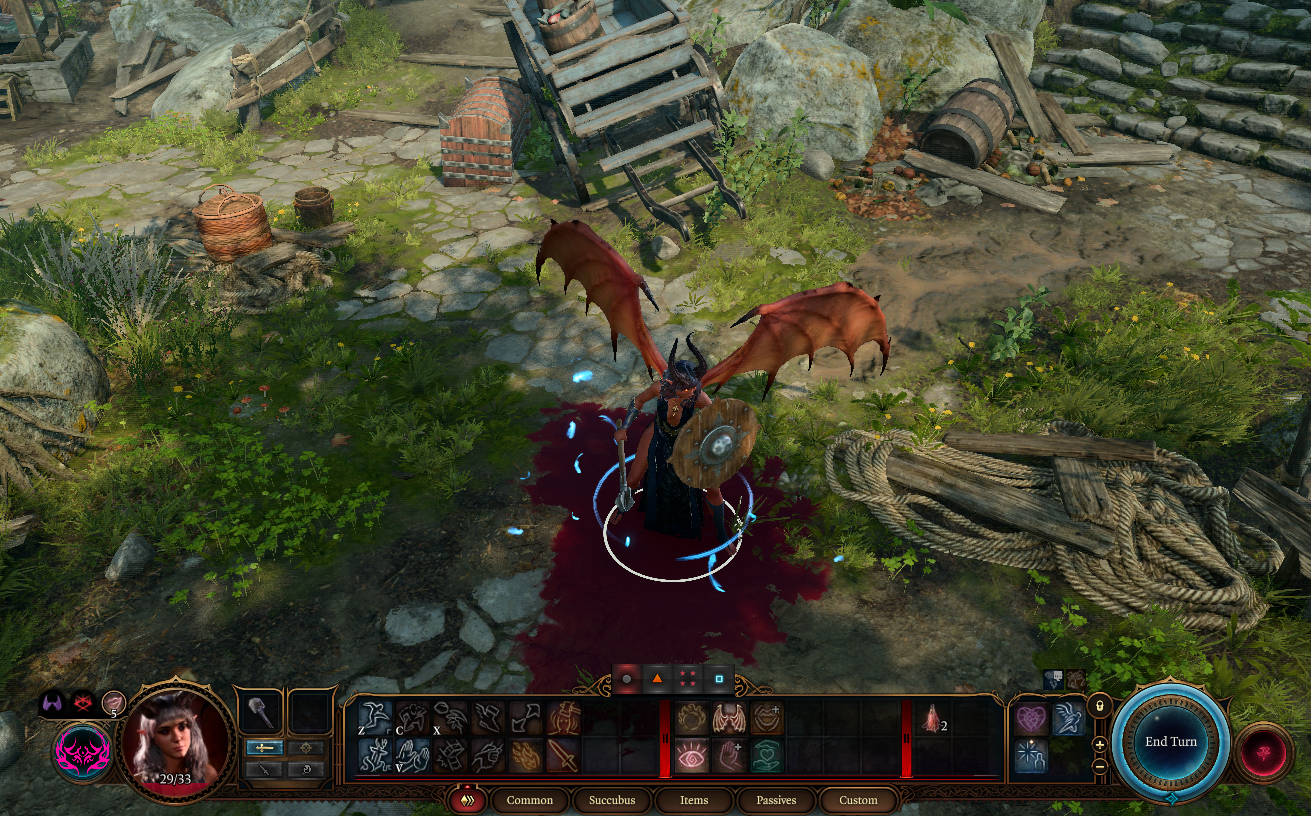
Task: Activate the bat wings fly ability
Action: (x=728, y=718)
